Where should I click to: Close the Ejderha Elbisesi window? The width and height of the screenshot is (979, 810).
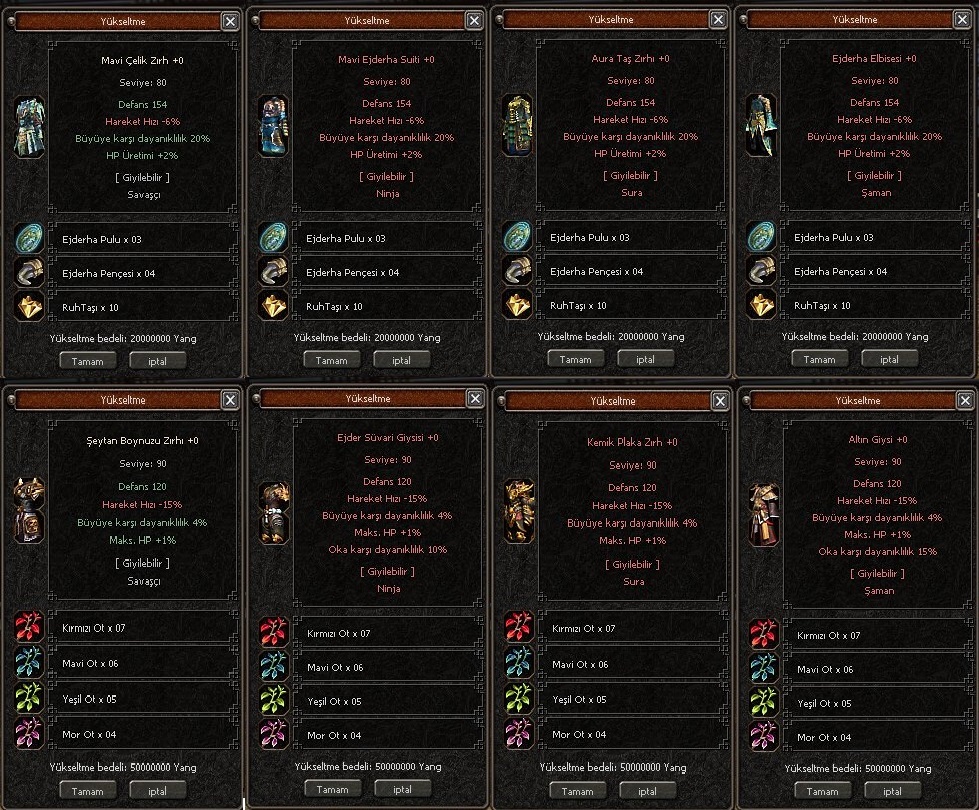tap(962, 19)
